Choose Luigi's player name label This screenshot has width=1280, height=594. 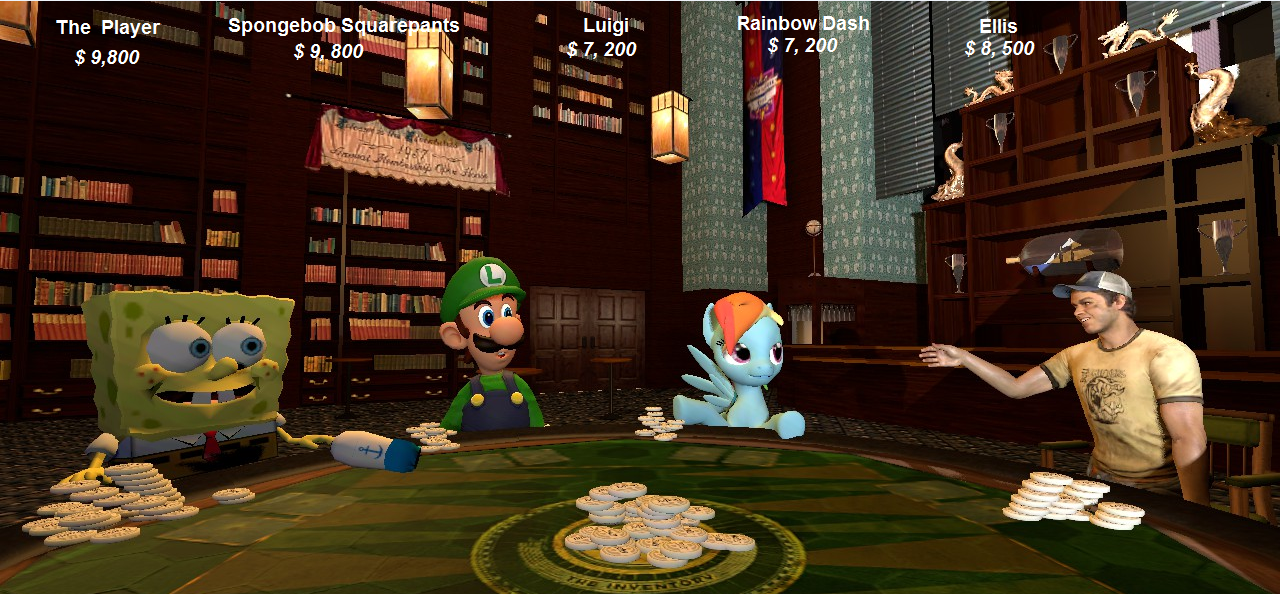[605, 25]
